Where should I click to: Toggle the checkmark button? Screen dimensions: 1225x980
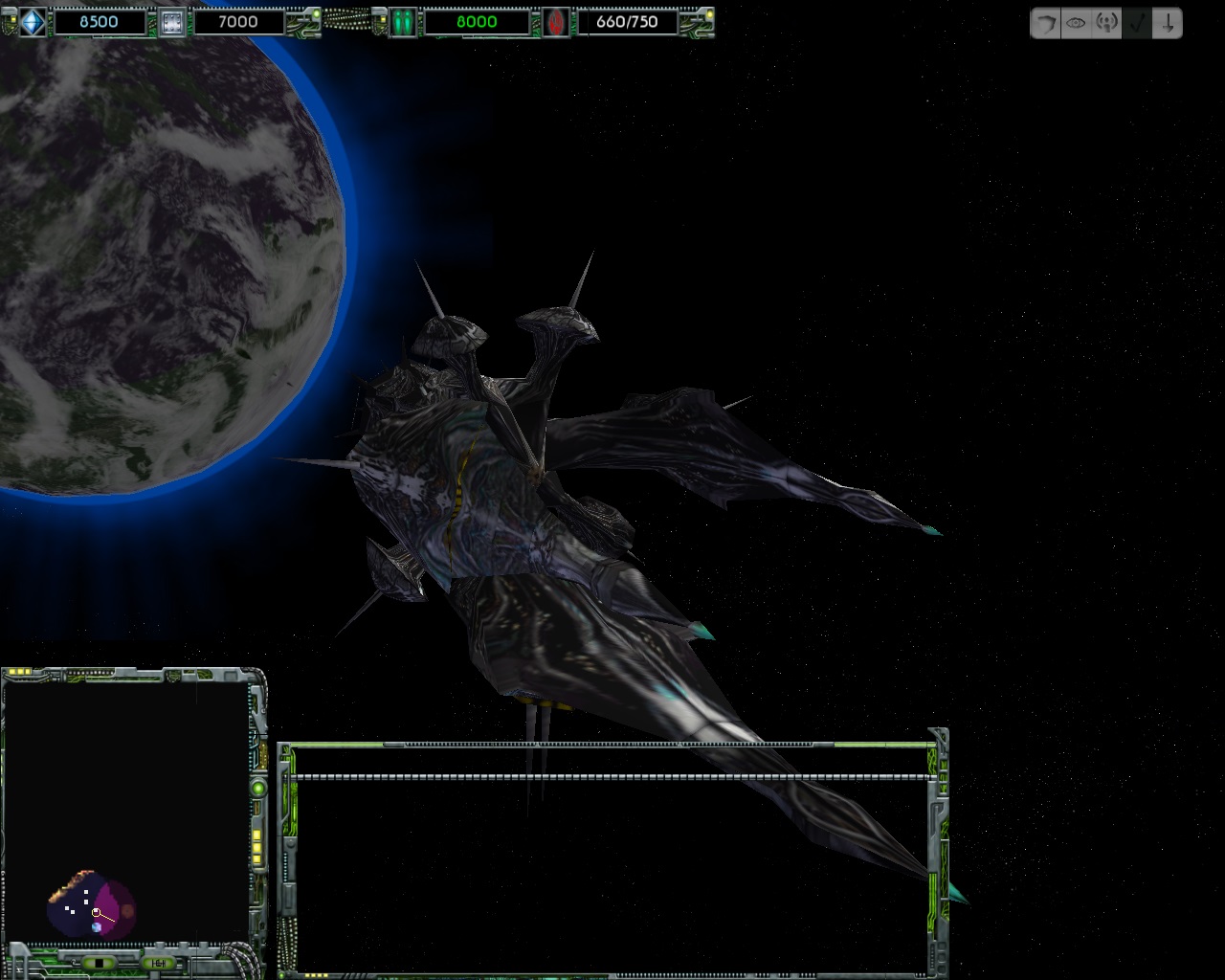tap(1138, 24)
